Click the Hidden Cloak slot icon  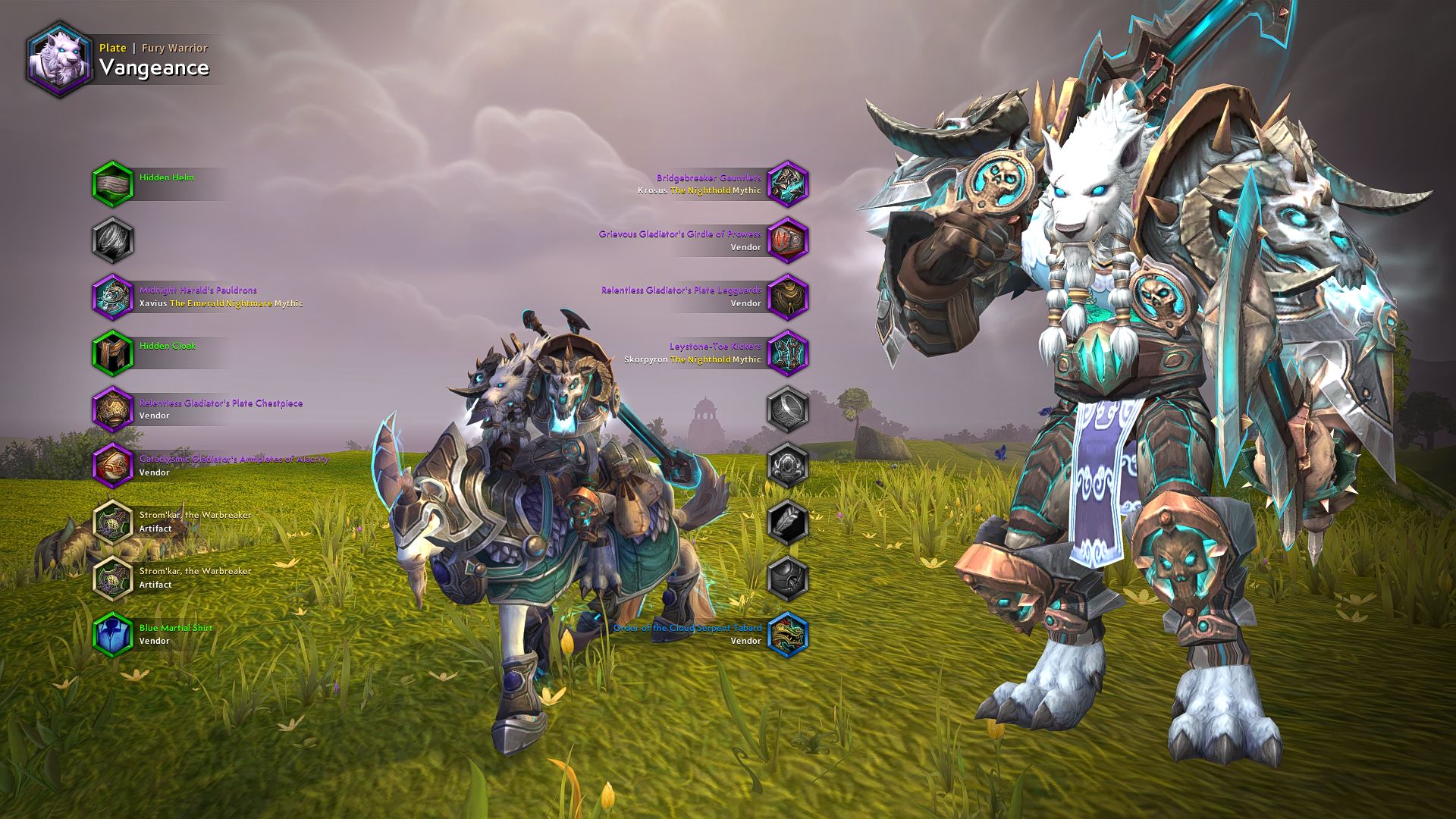tap(115, 352)
